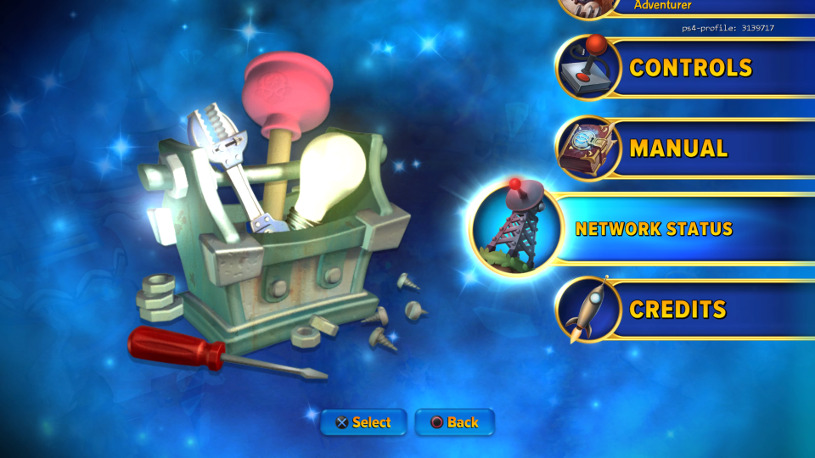Open the Adventurer profile entry
This screenshot has width=815, height=458.
(x=662, y=6)
